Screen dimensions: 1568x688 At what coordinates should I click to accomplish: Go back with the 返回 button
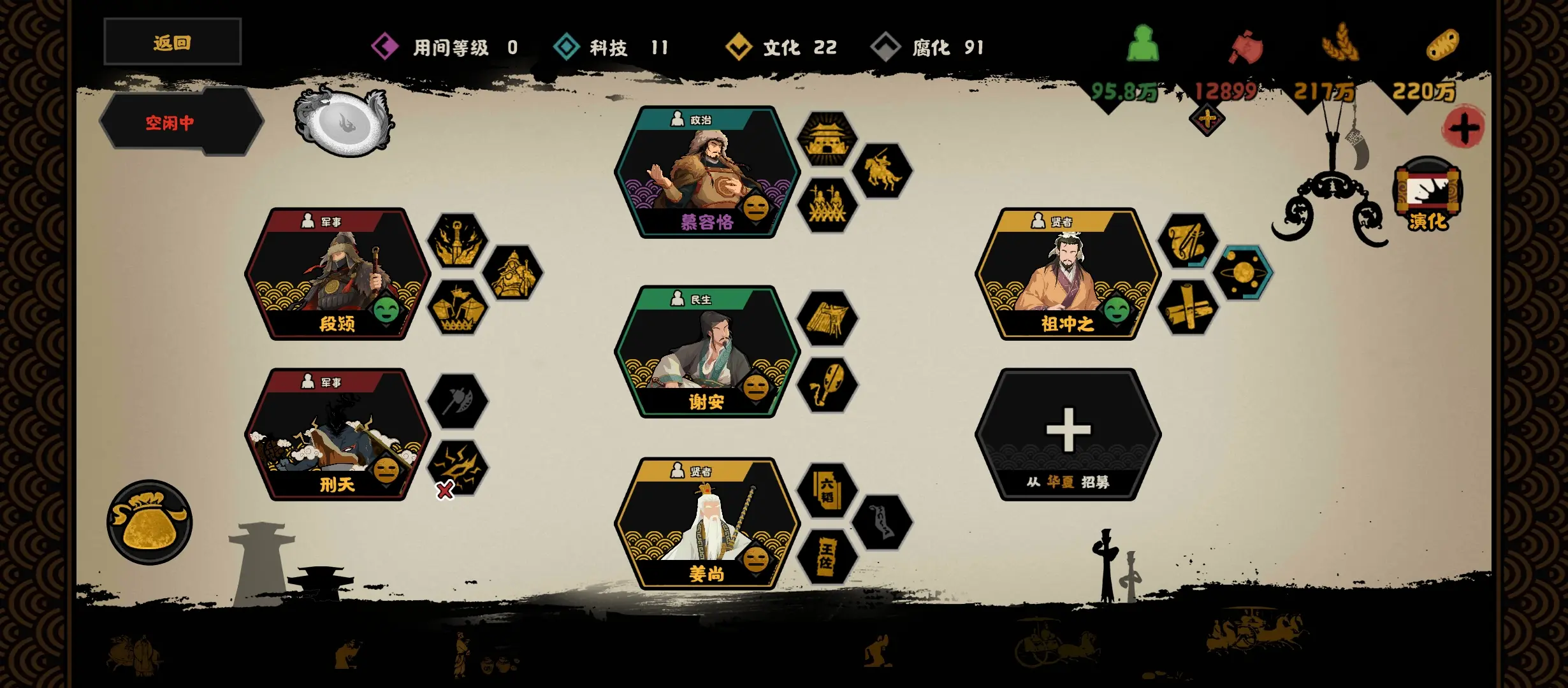[x=172, y=42]
